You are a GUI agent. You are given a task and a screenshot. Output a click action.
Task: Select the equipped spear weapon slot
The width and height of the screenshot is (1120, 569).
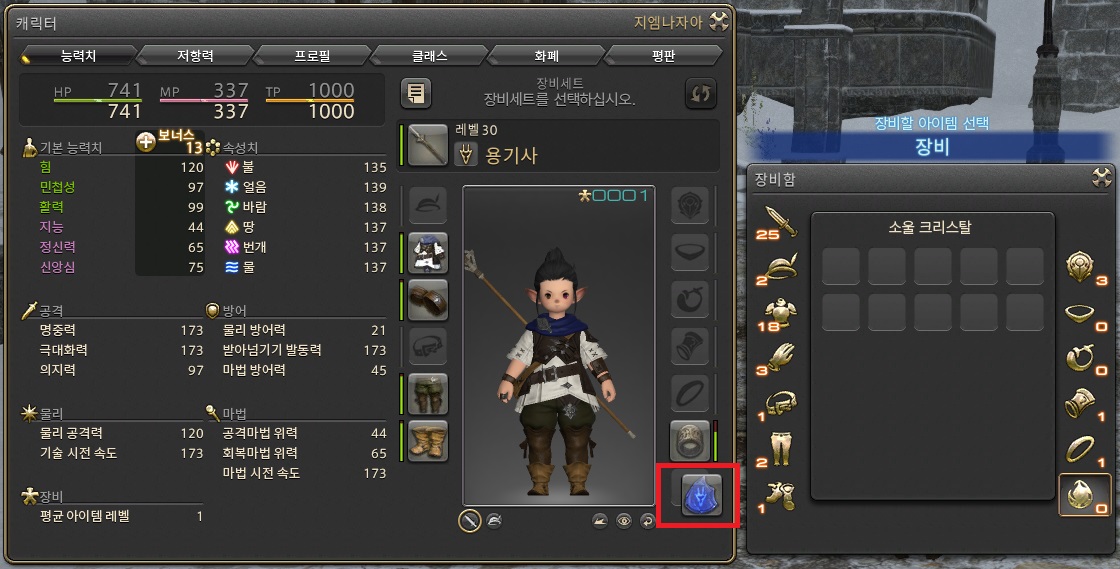pos(428,144)
